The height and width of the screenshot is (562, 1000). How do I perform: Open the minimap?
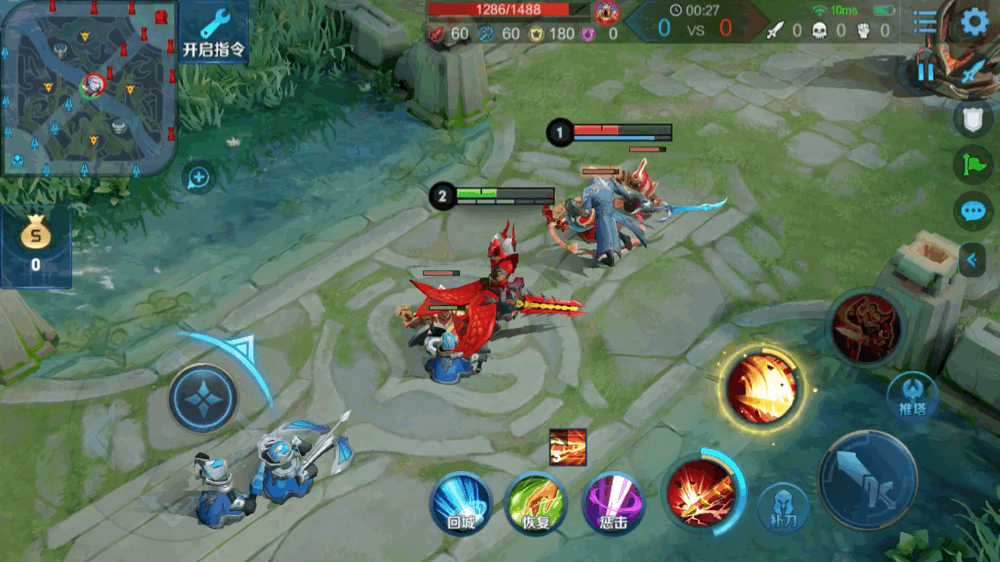88,88
